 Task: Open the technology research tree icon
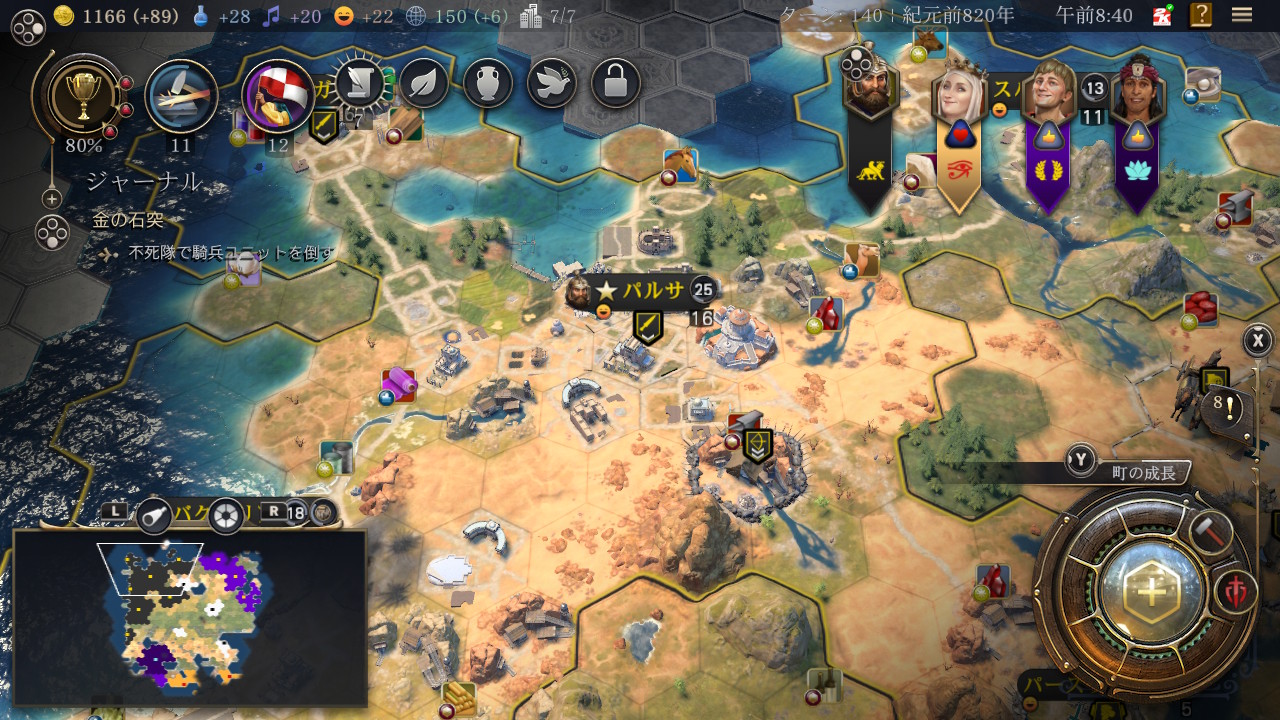click(181, 96)
